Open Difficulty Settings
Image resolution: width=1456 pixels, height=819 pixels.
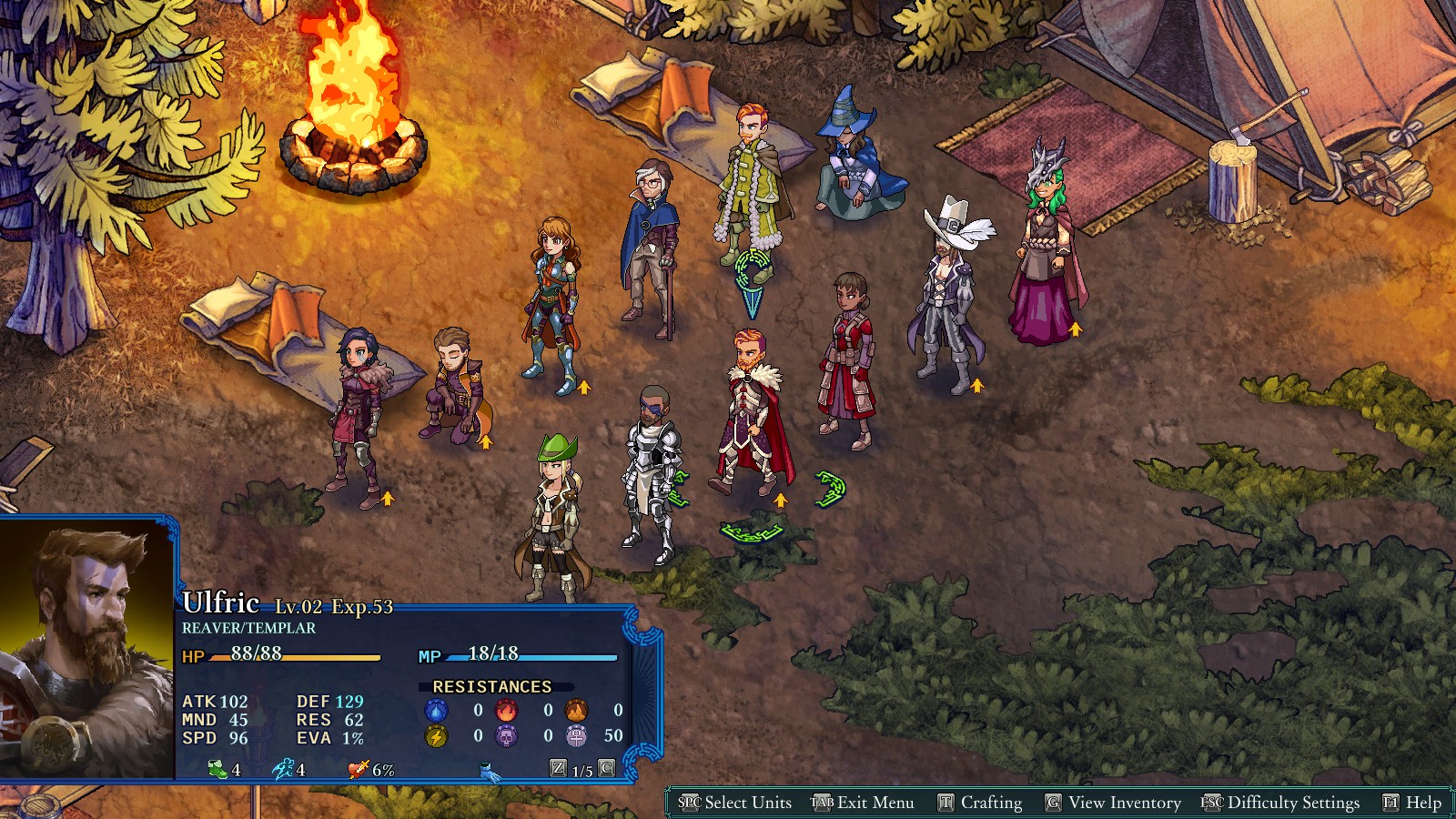[1281, 803]
